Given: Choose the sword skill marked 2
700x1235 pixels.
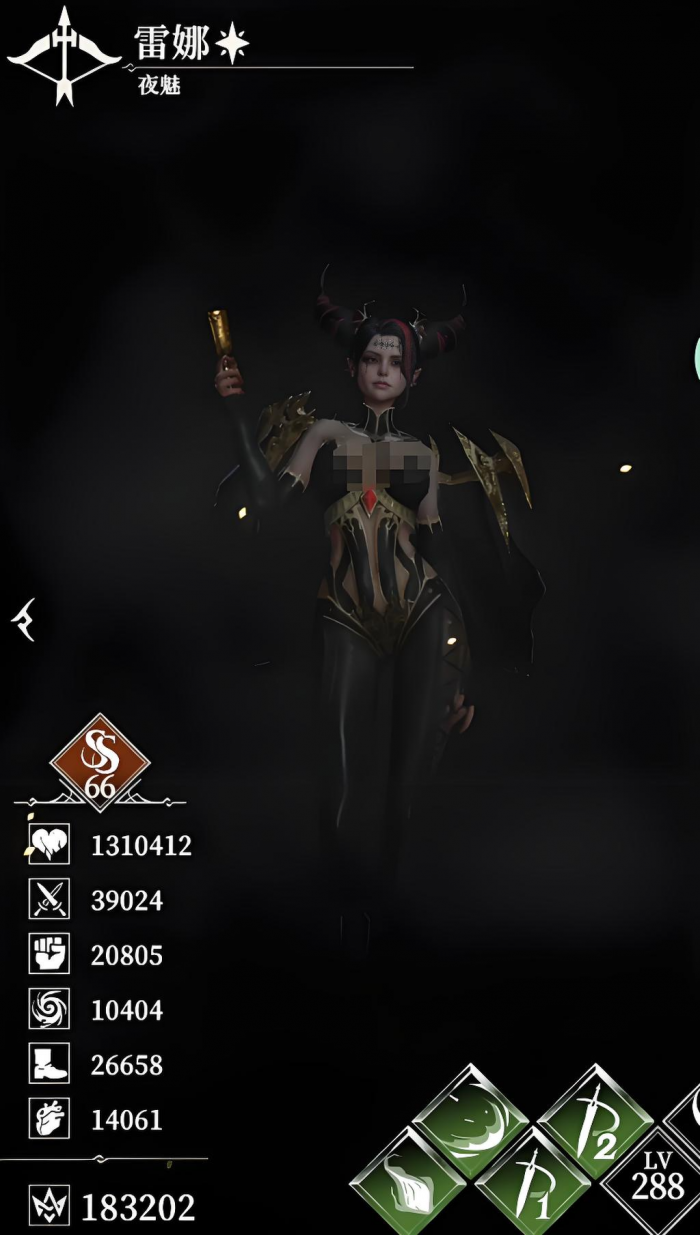Looking at the screenshot, I should (596, 1120).
